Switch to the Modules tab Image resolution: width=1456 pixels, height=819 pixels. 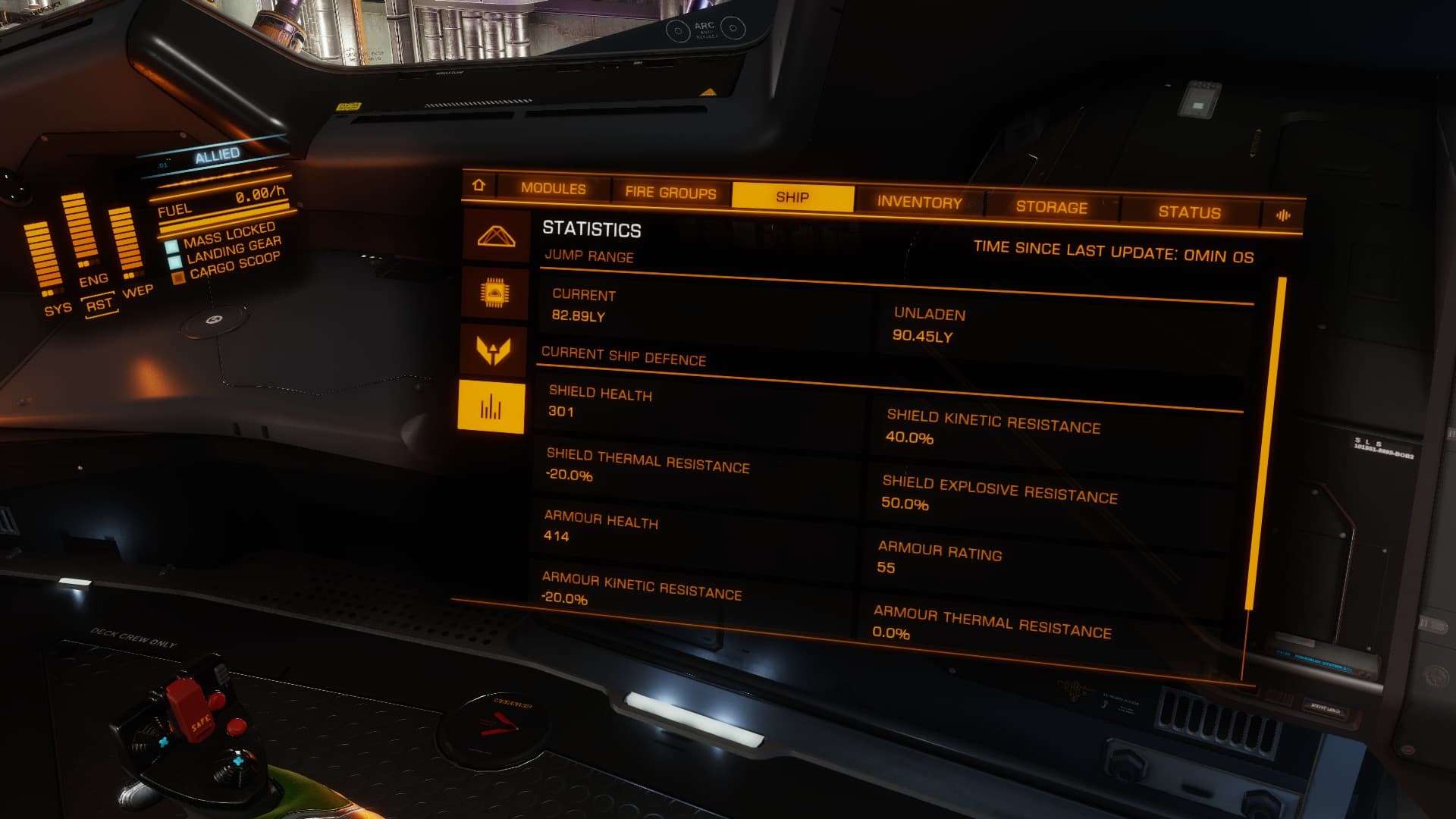click(x=553, y=189)
